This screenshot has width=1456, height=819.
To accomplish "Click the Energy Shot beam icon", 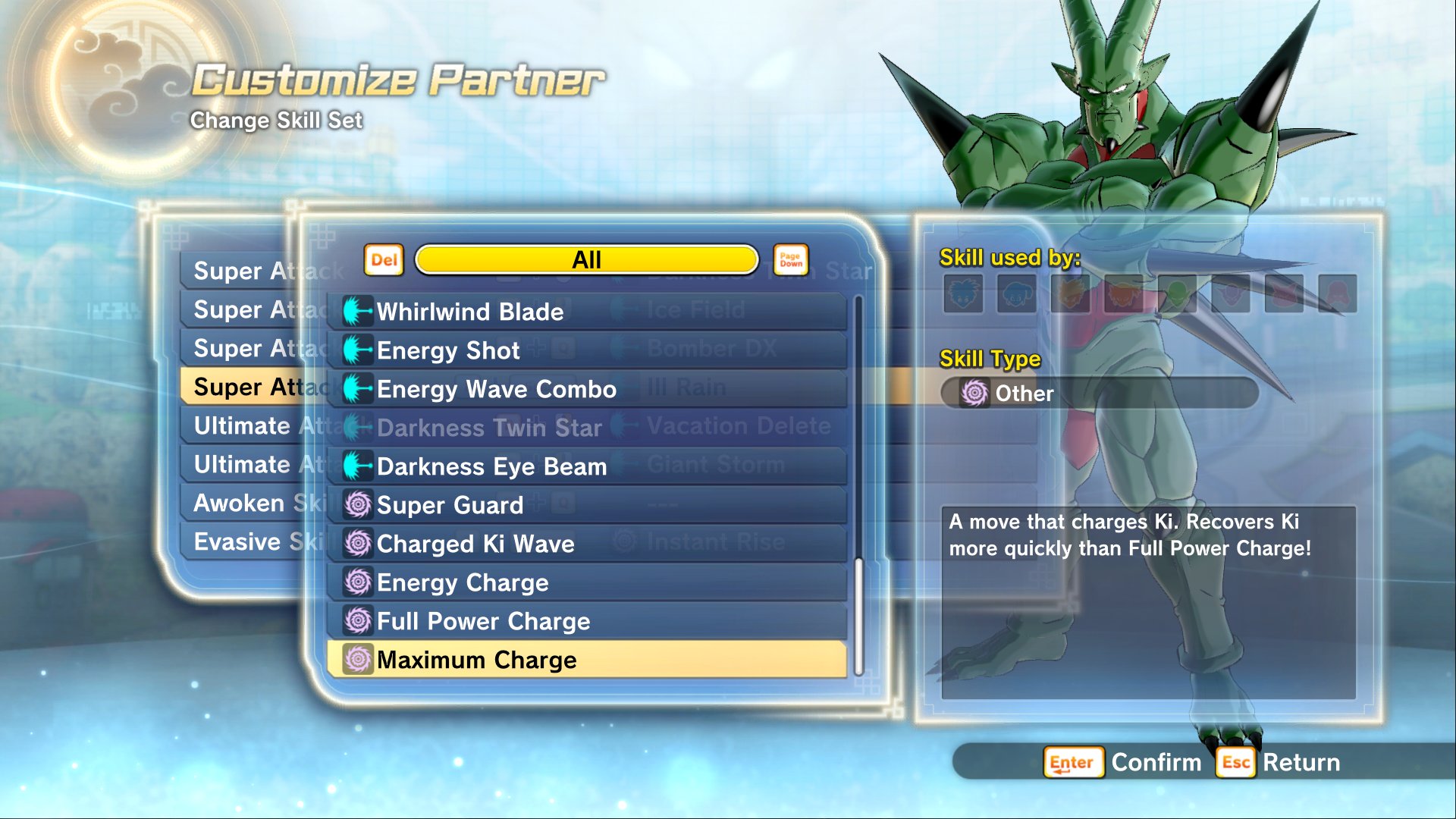I will 357,350.
